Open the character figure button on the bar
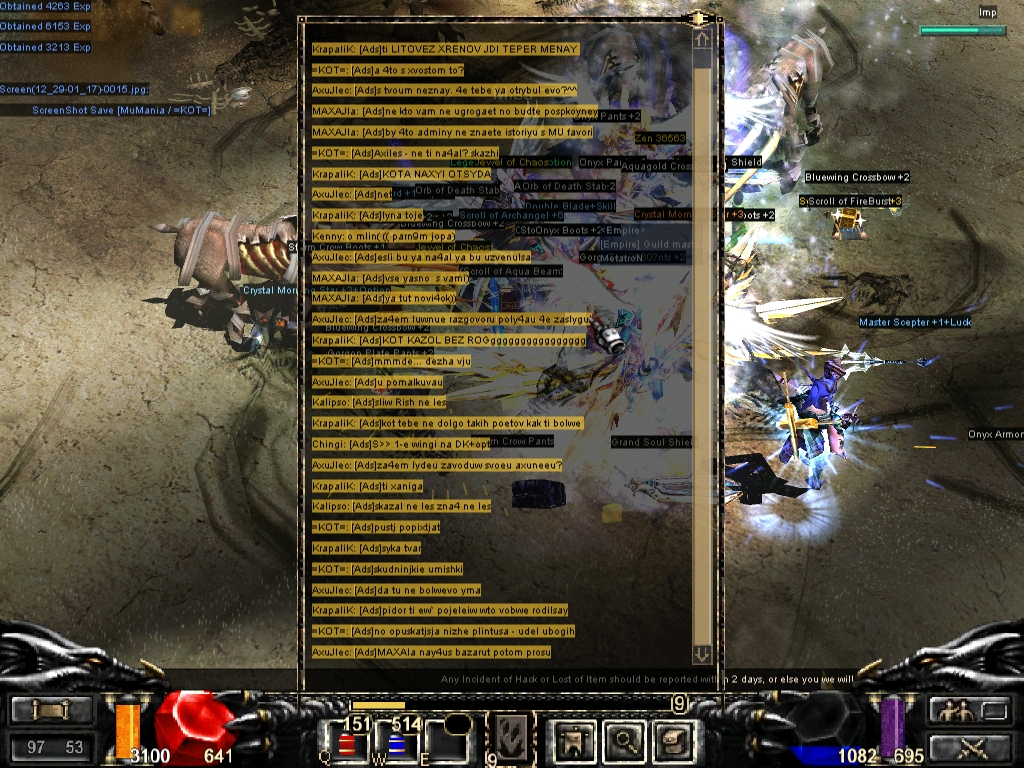This screenshot has width=1024, height=768. [x=573, y=741]
